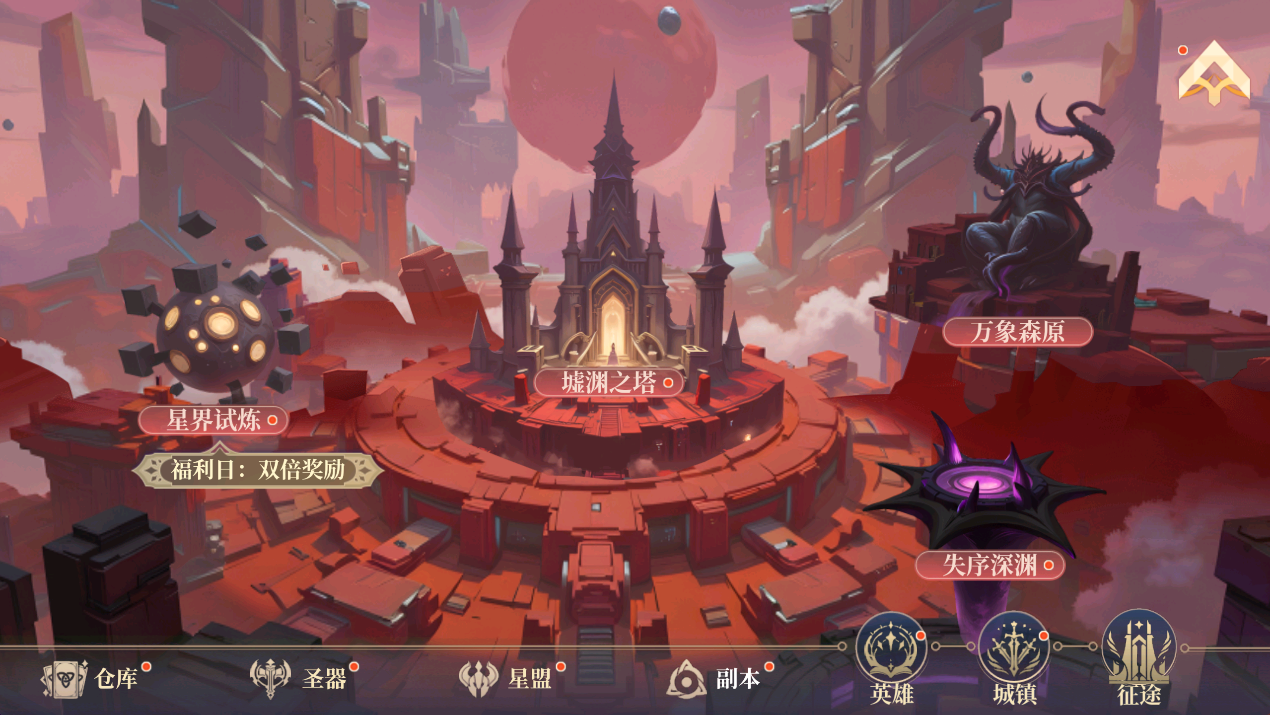The width and height of the screenshot is (1270, 715).
Task: Enter the 失序深渊 abyss
Action: tap(989, 565)
